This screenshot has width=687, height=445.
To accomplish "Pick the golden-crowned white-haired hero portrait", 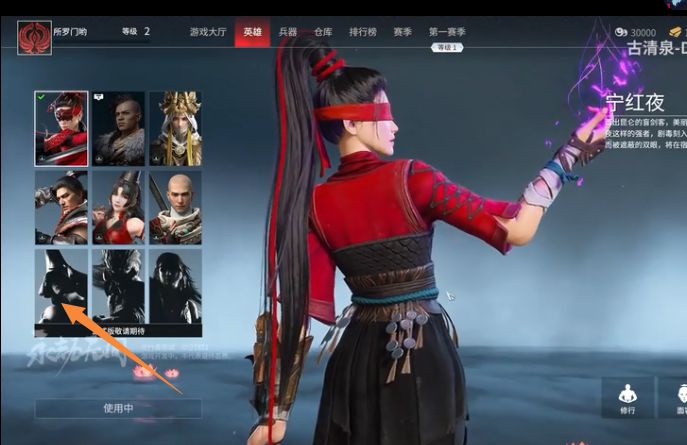I will click(x=176, y=128).
